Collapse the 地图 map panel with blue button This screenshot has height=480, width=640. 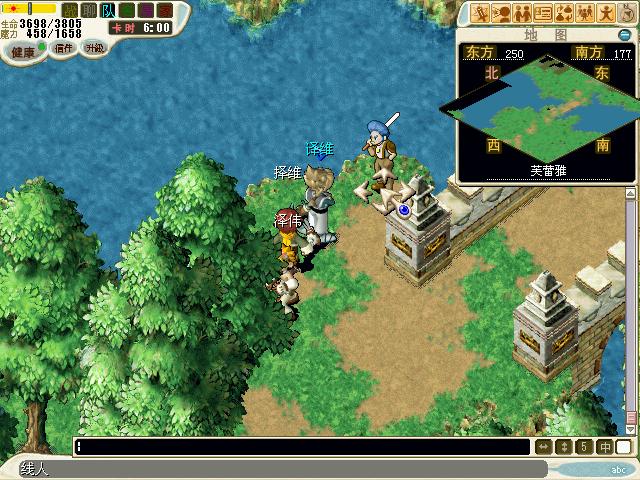click(x=624, y=35)
